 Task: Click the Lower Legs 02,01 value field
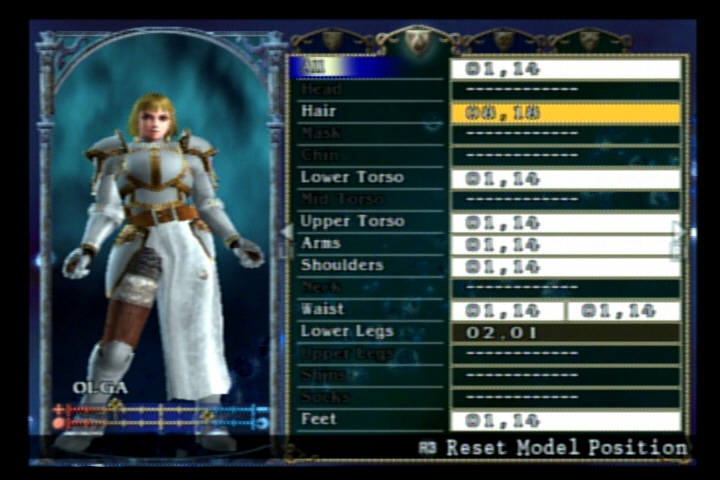tap(565, 332)
